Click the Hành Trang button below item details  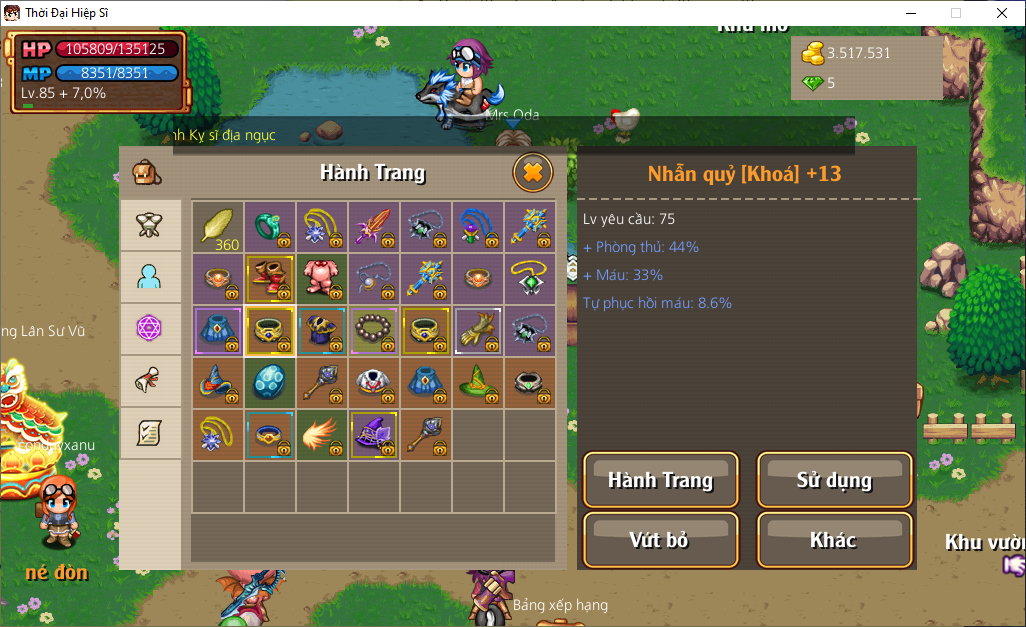[660, 480]
